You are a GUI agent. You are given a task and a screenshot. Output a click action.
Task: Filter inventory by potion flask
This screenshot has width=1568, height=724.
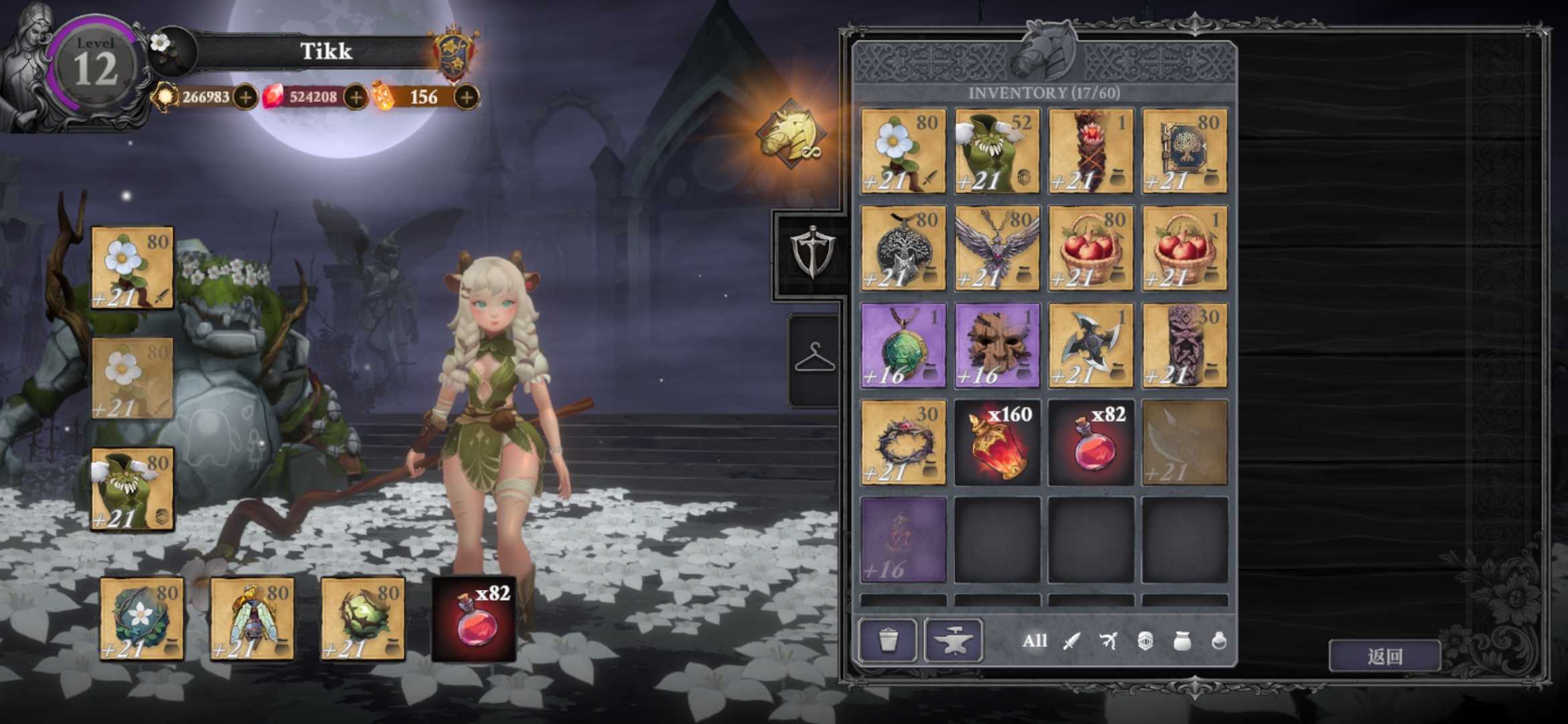[x=1219, y=642]
